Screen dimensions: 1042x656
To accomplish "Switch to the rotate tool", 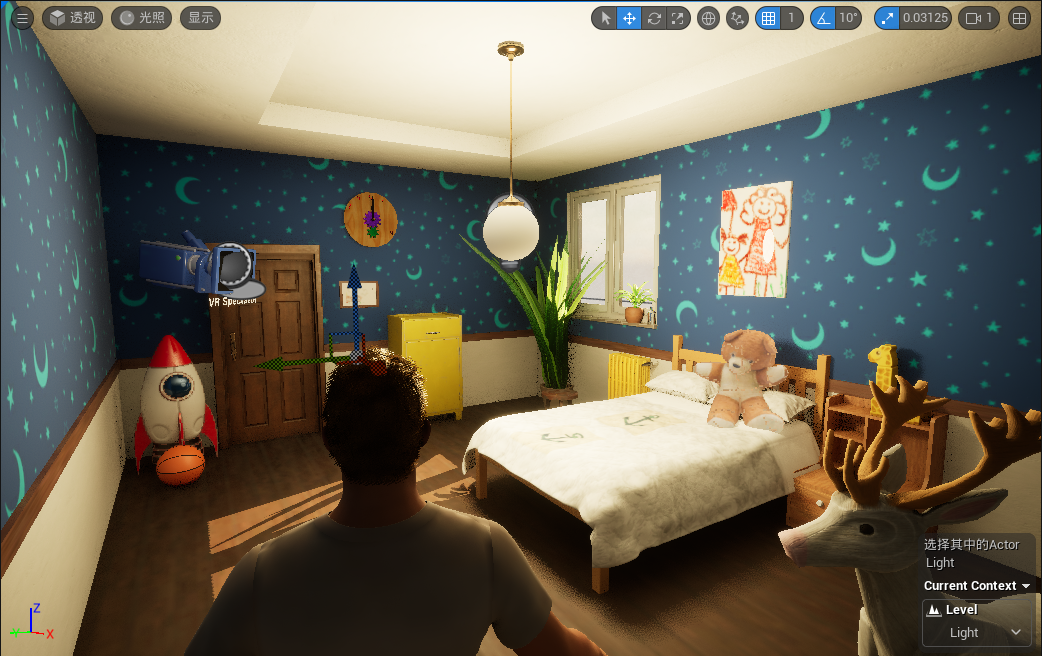I will (654, 18).
